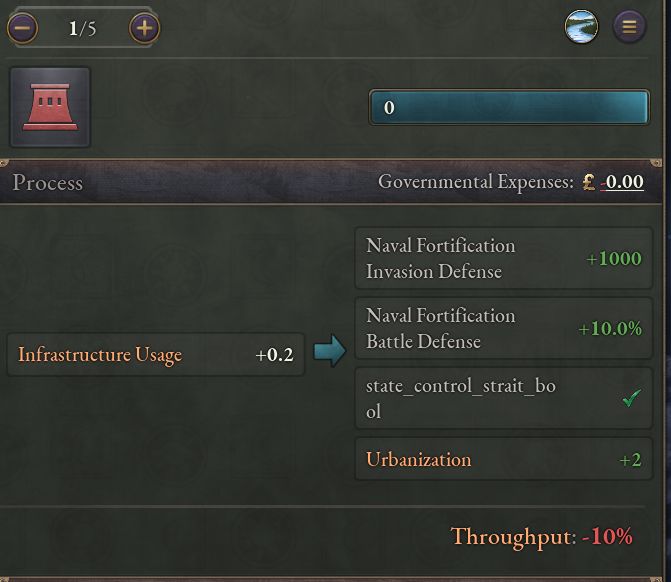Click the state_control_strait_bool row

pyautogui.click(x=503, y=399)
